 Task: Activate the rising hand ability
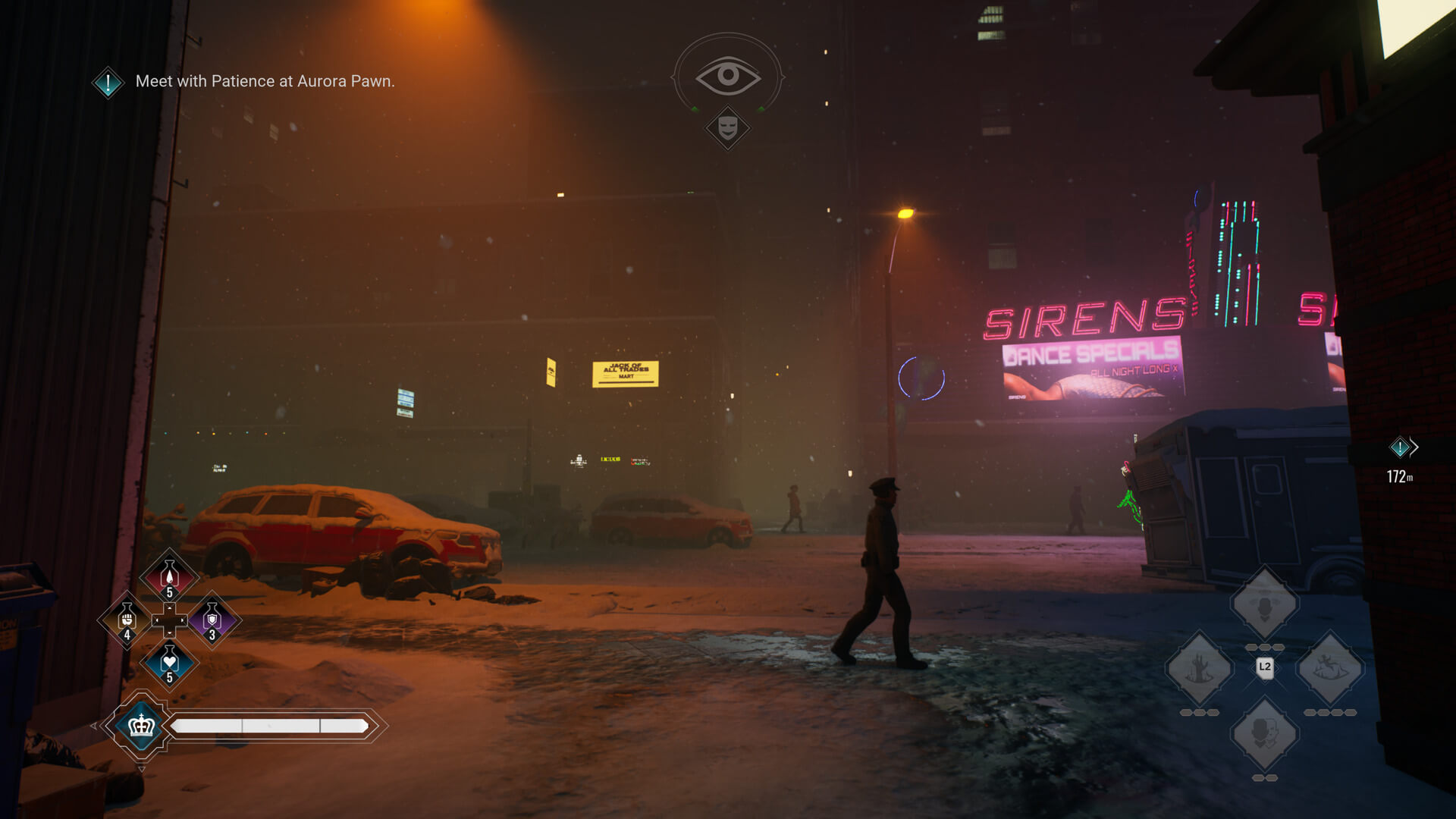click(1199, 669)
